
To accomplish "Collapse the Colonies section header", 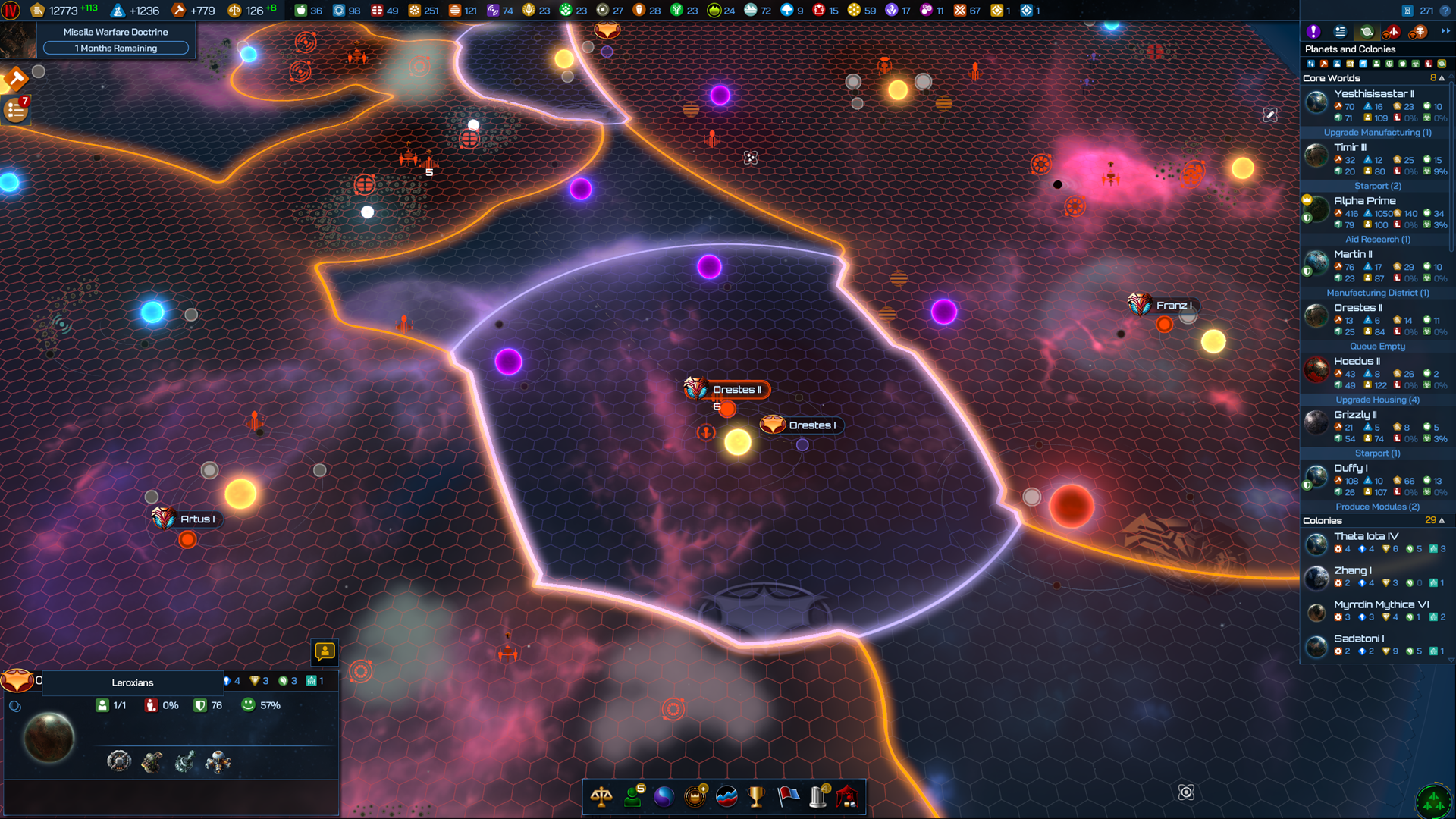I will (1442, 521).
